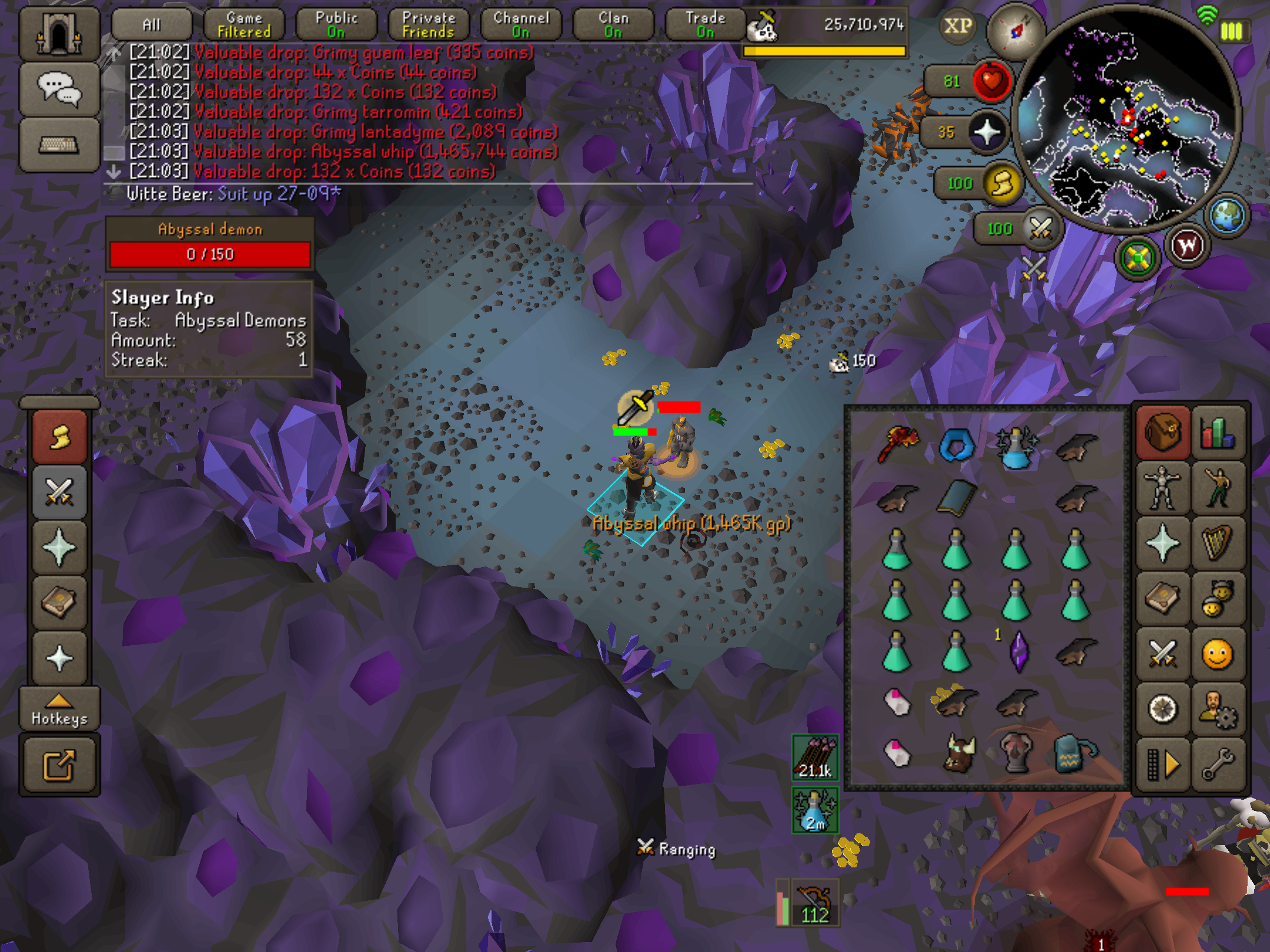Open the world map globe
The image size is (1270, 952).
point(1227,216)
